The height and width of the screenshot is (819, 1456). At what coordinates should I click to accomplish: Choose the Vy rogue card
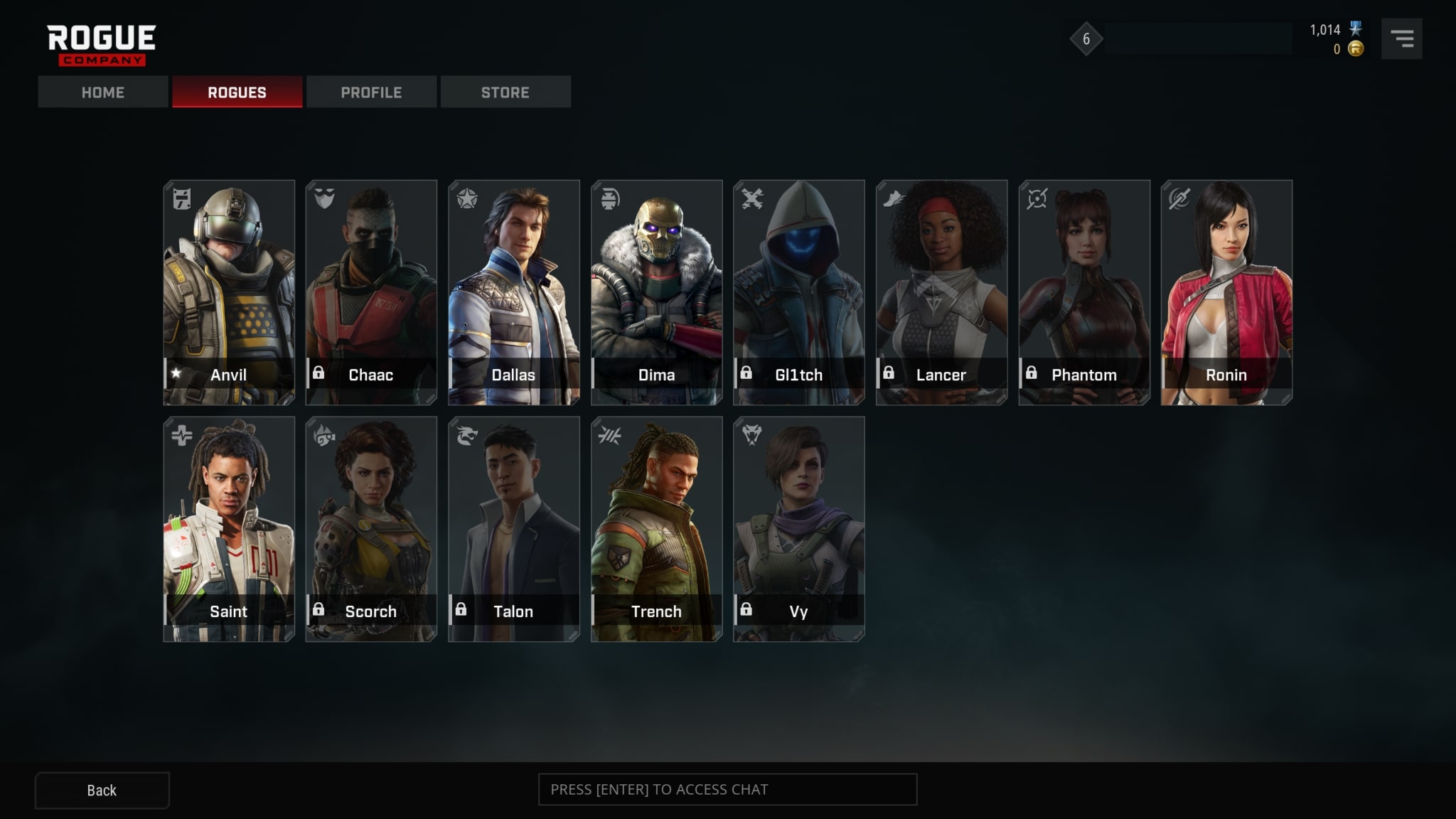(x=799, y=529)
